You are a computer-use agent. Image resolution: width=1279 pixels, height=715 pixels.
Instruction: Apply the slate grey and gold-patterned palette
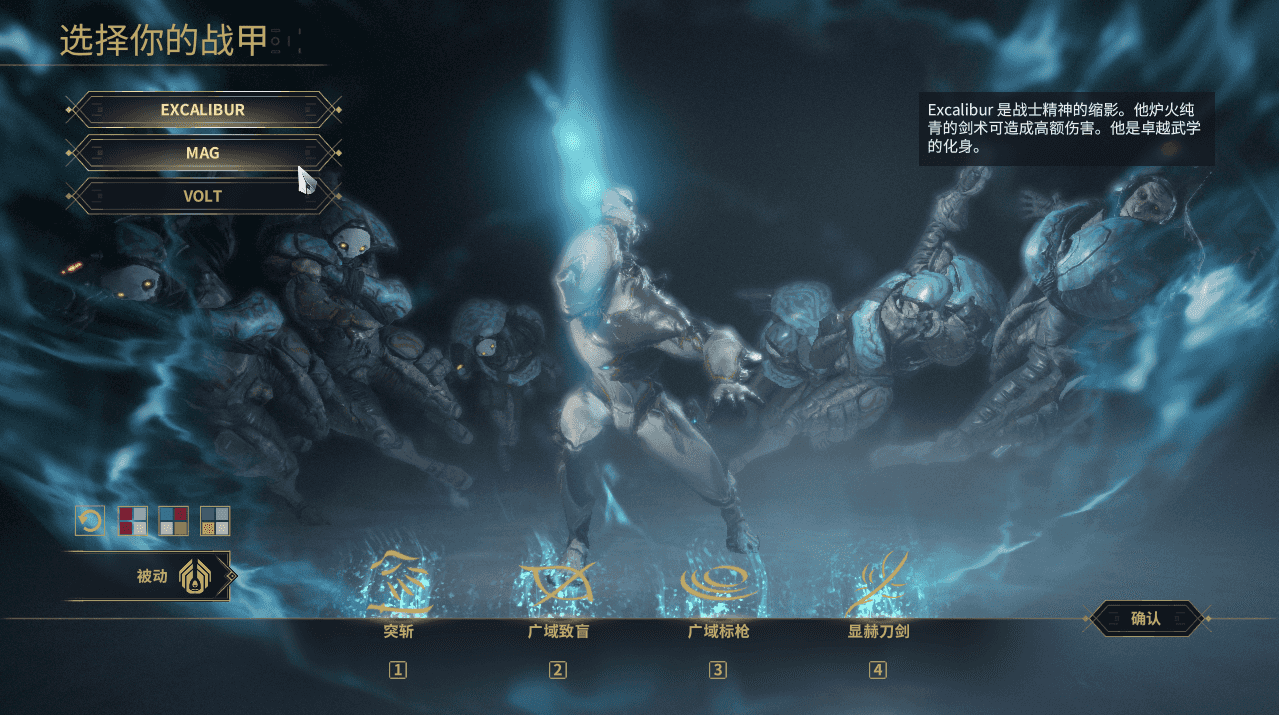(x=215, y=521)
